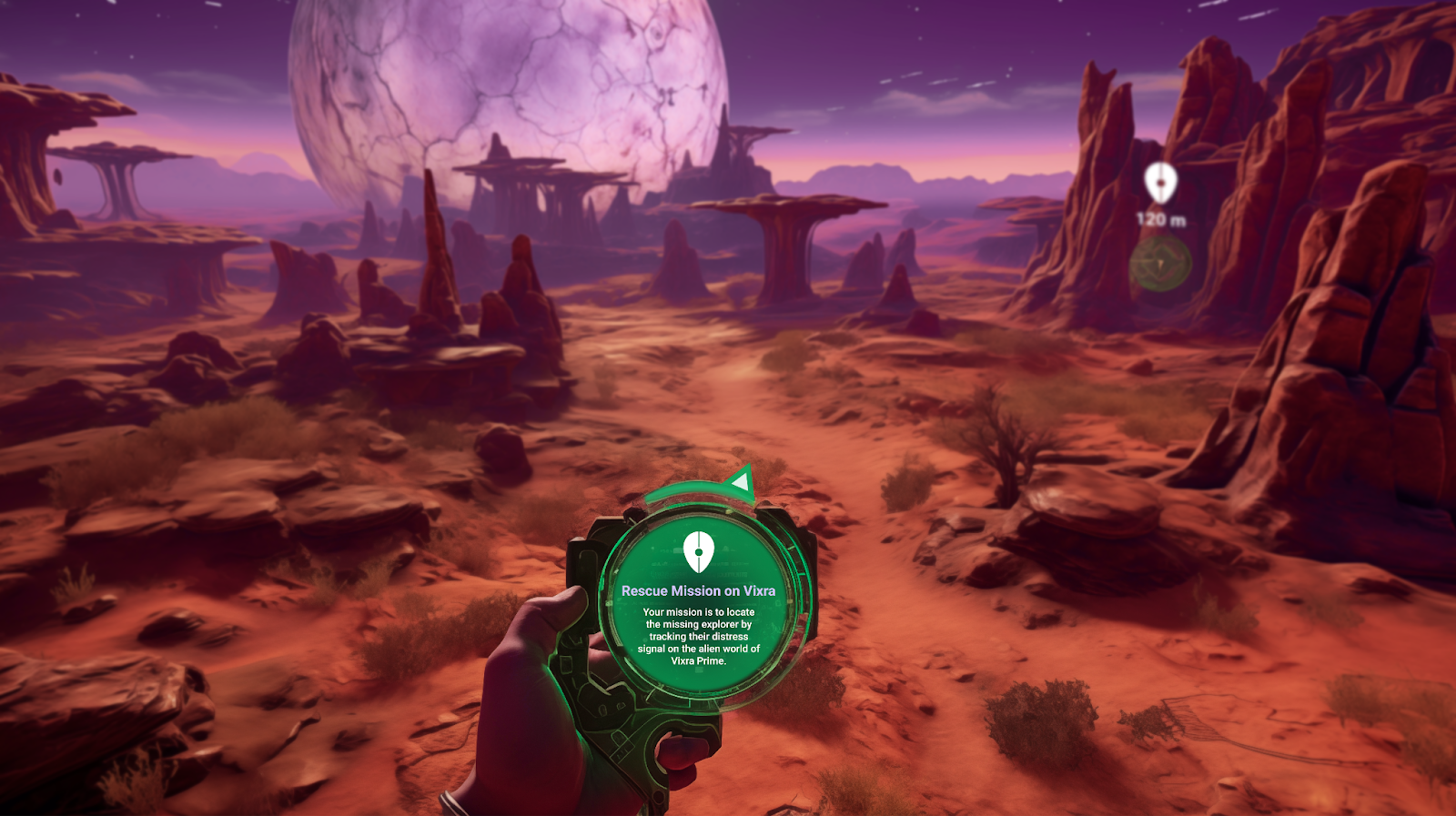Select the waypoint pin marker near the cliffs

pos(1161,183)
